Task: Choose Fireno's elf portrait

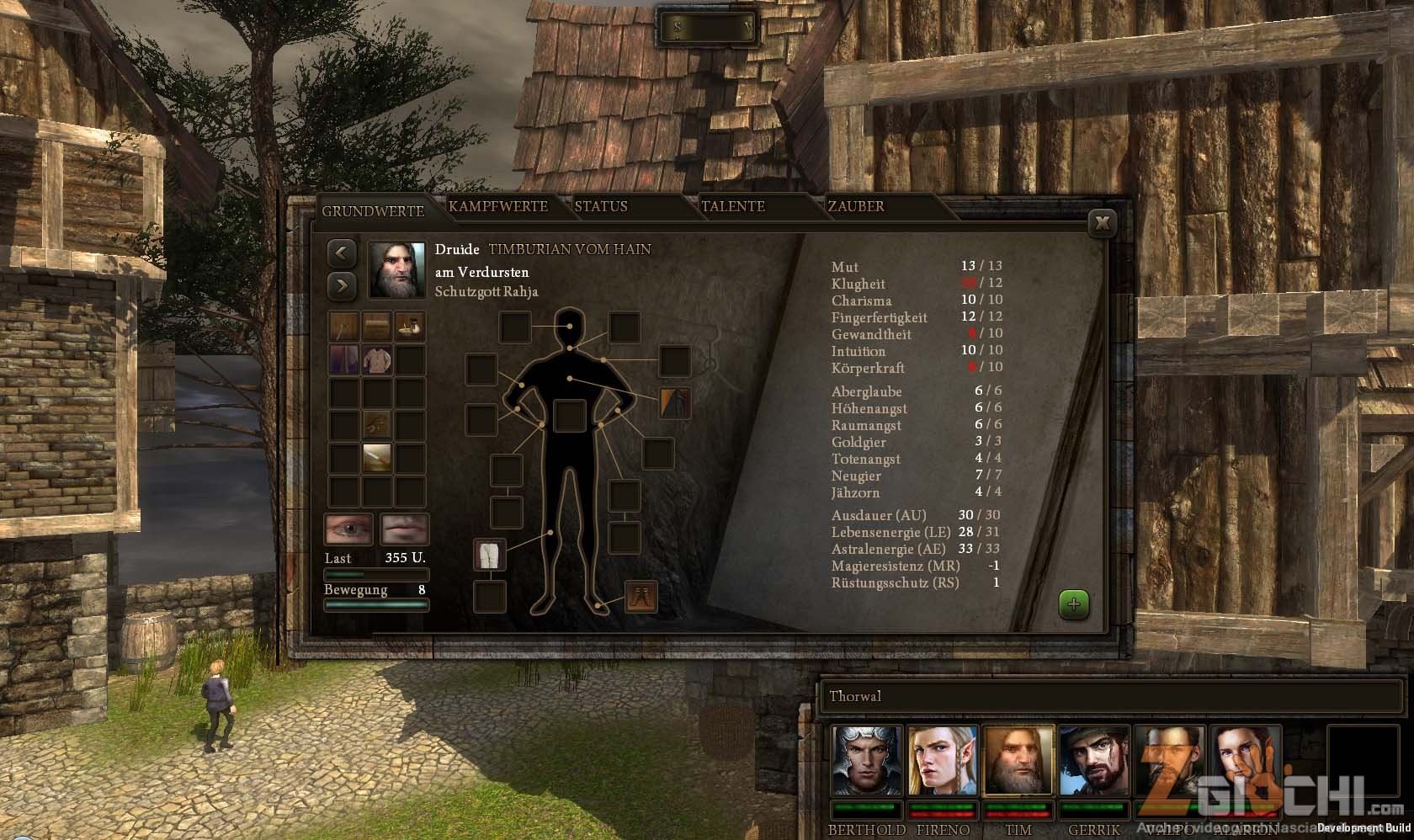Action: coord(943,762)
